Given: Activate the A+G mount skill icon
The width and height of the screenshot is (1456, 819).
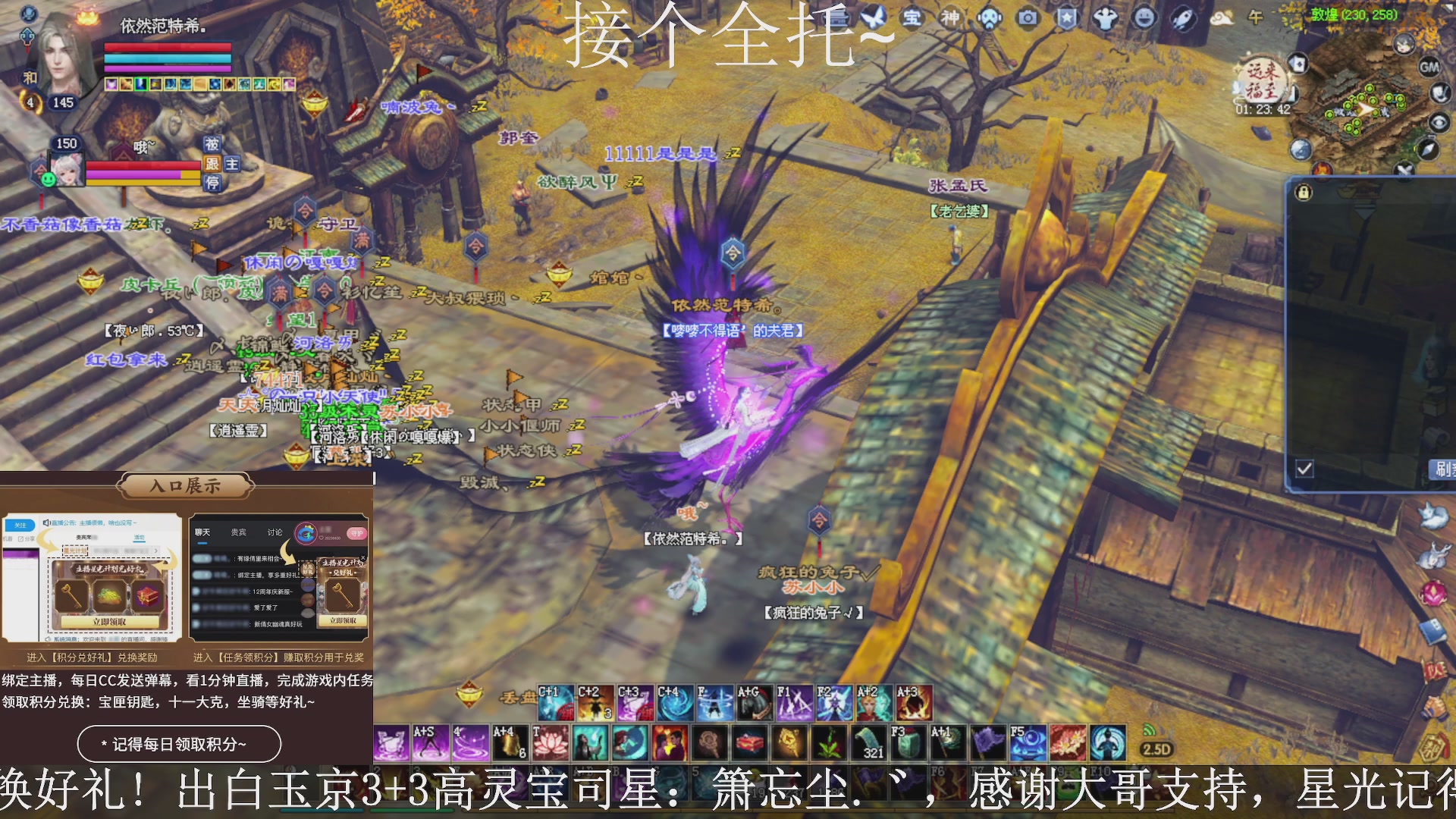Looking at the screenshot, I should pos(755,701).
